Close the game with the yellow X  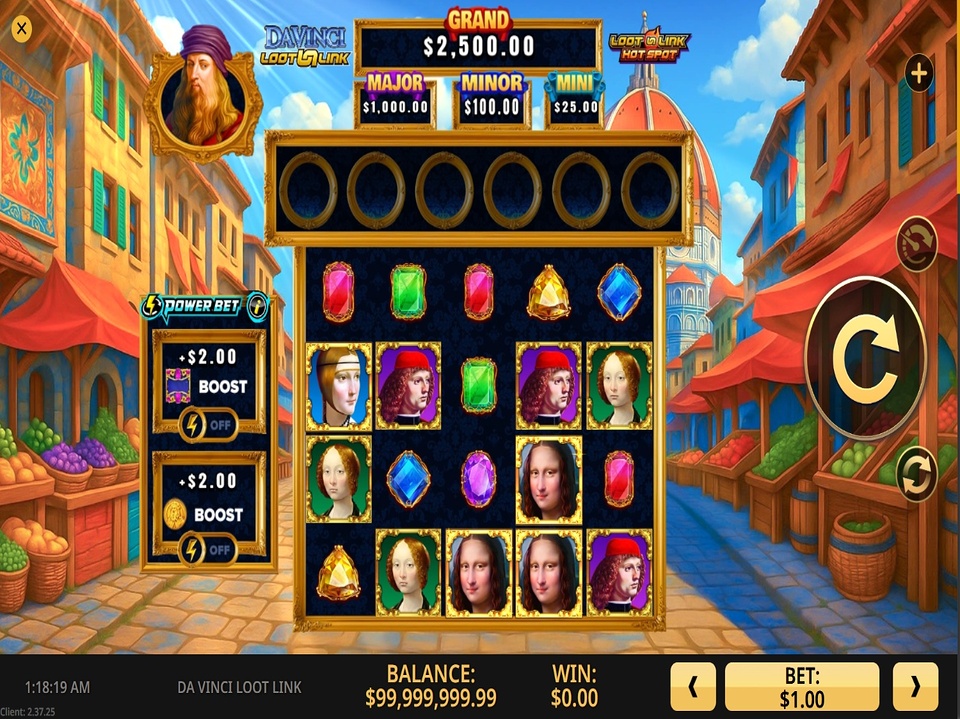22,29
